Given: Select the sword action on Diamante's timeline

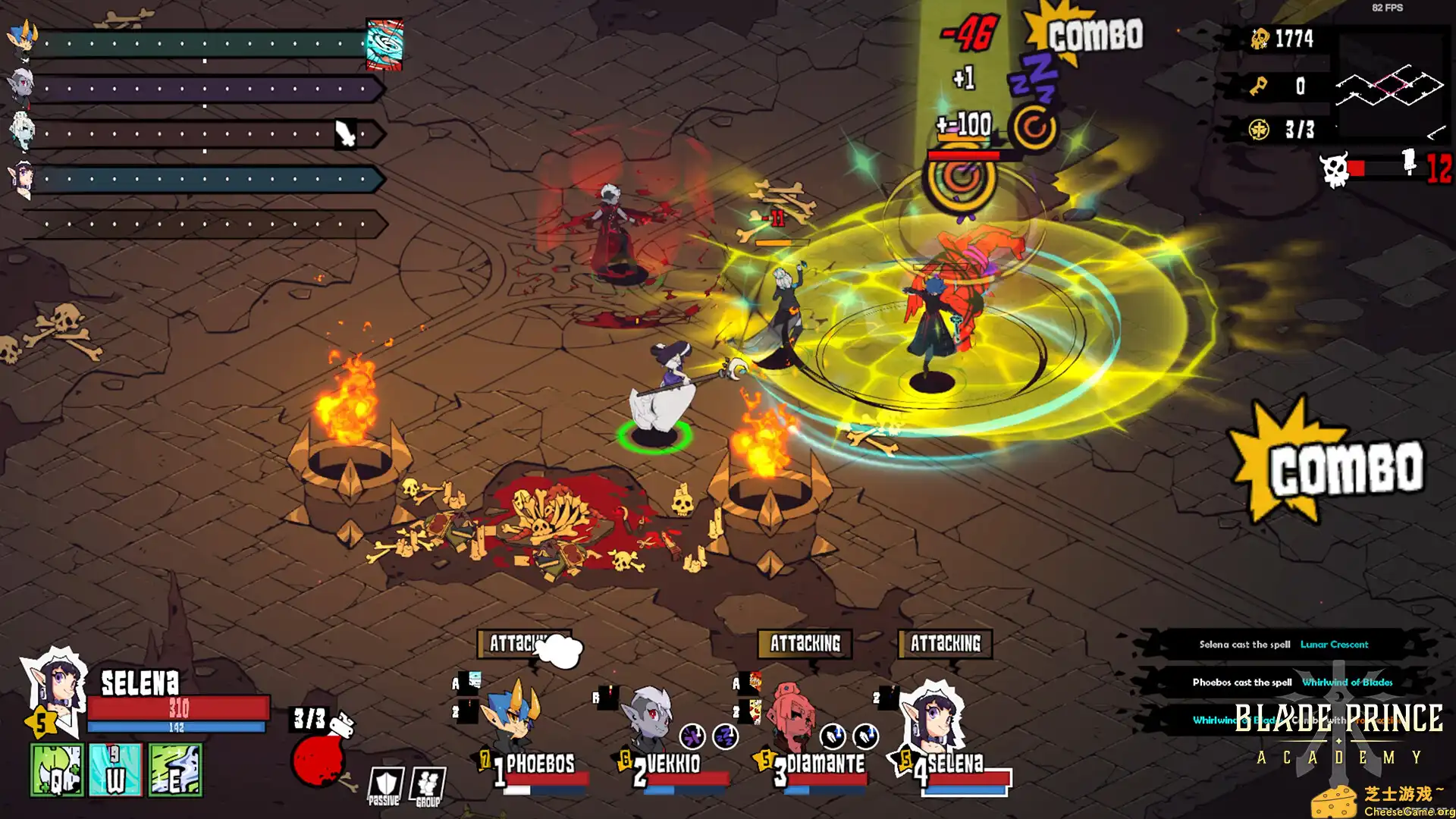Looking at the screenshot, I should (x=346, y=134).
